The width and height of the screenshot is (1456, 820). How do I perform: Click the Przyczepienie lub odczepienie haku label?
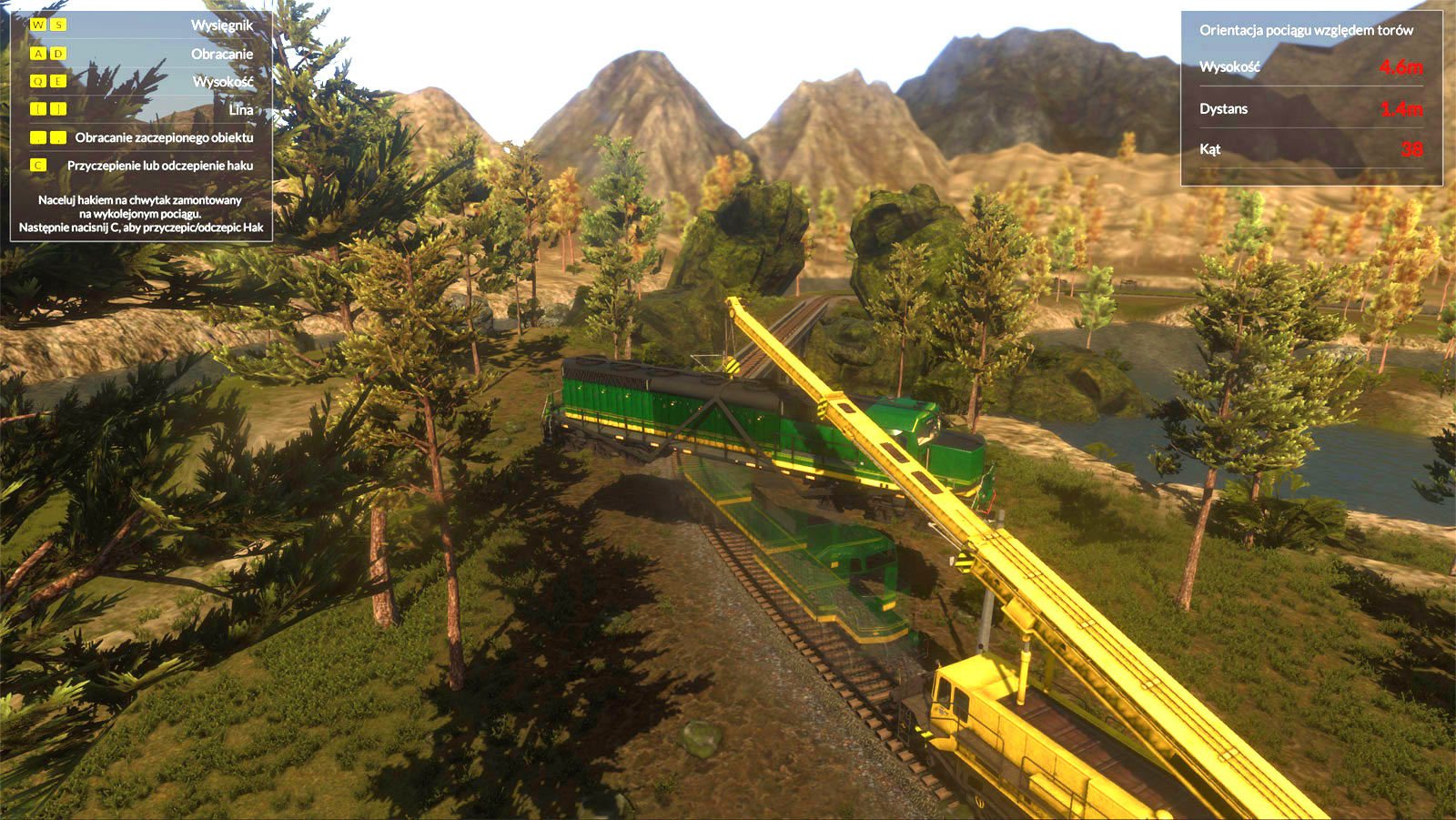click(160, 166)
